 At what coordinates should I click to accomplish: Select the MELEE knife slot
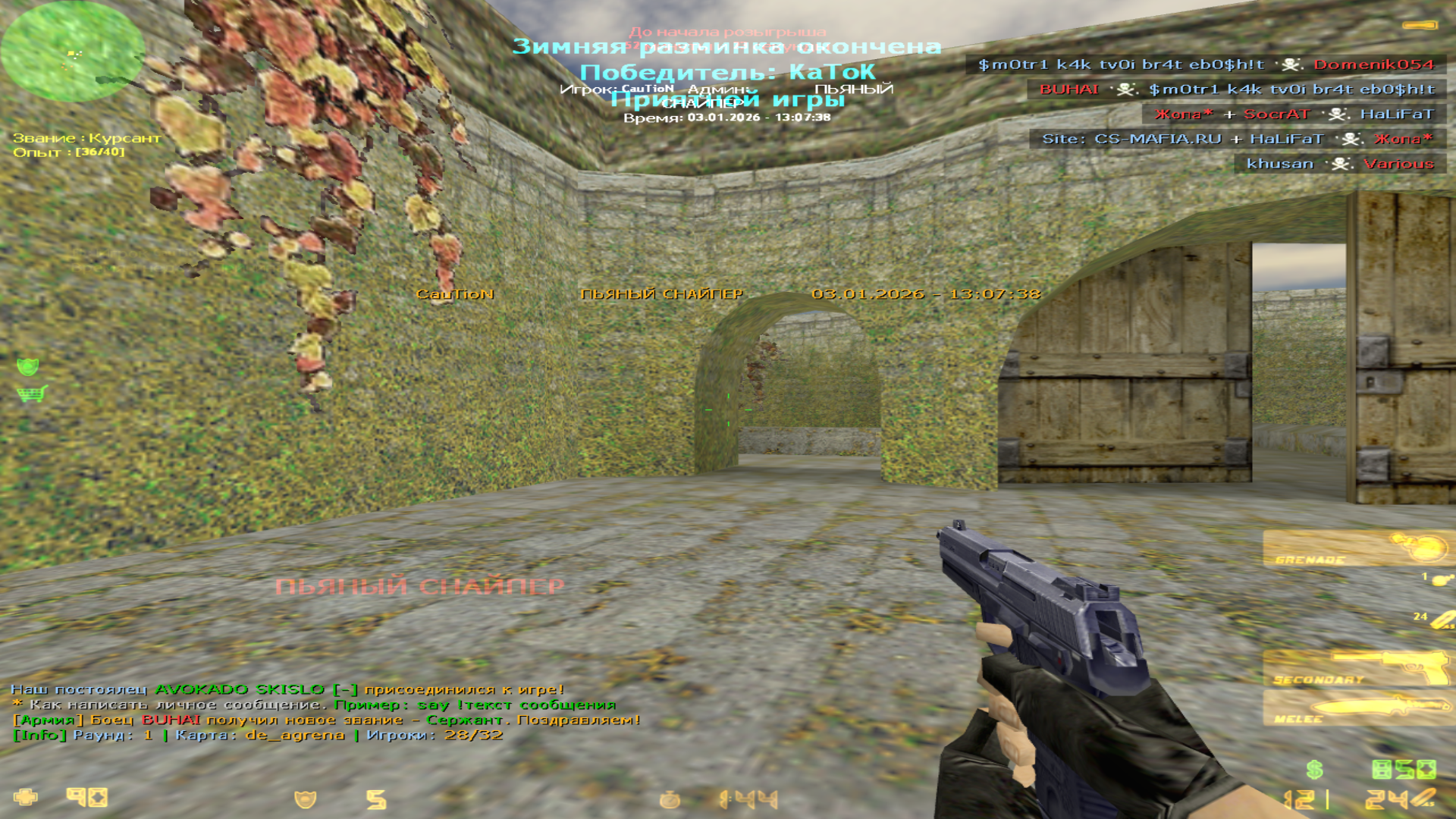coord(1357,709)
